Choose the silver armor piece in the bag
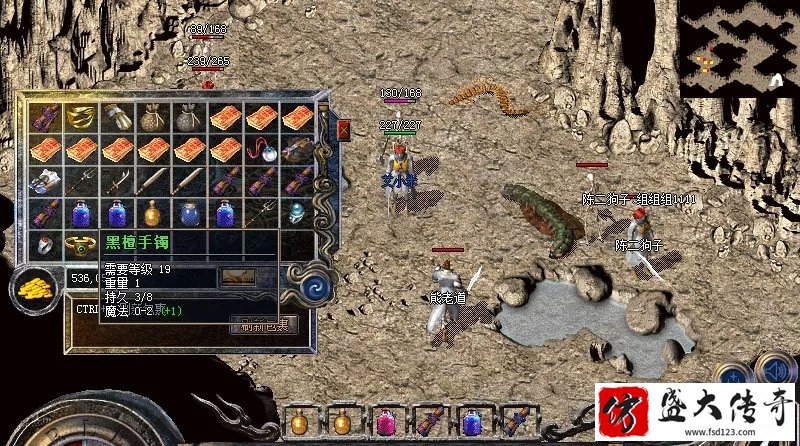 [x=45, y=181]
